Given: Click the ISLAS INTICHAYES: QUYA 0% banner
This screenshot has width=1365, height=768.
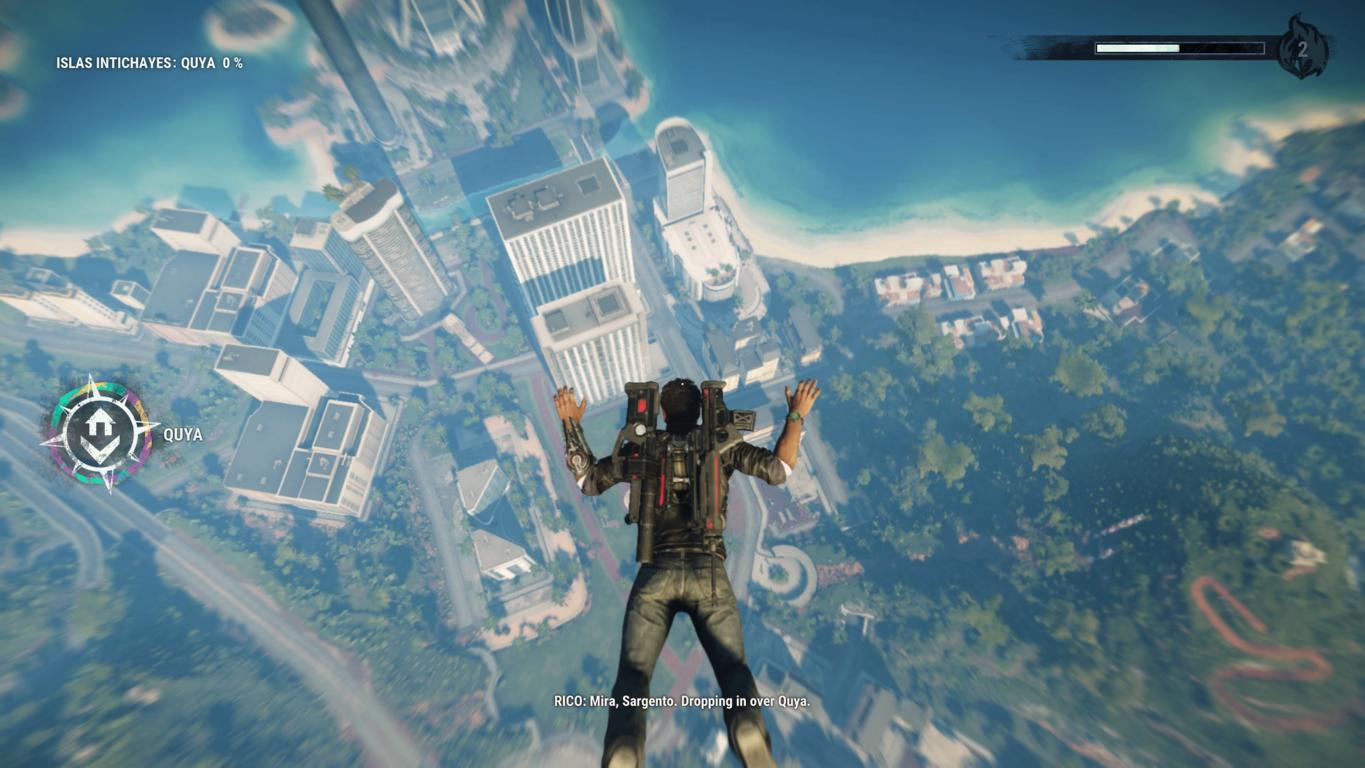Looking at the screenshot, I should tap(148, 65).
